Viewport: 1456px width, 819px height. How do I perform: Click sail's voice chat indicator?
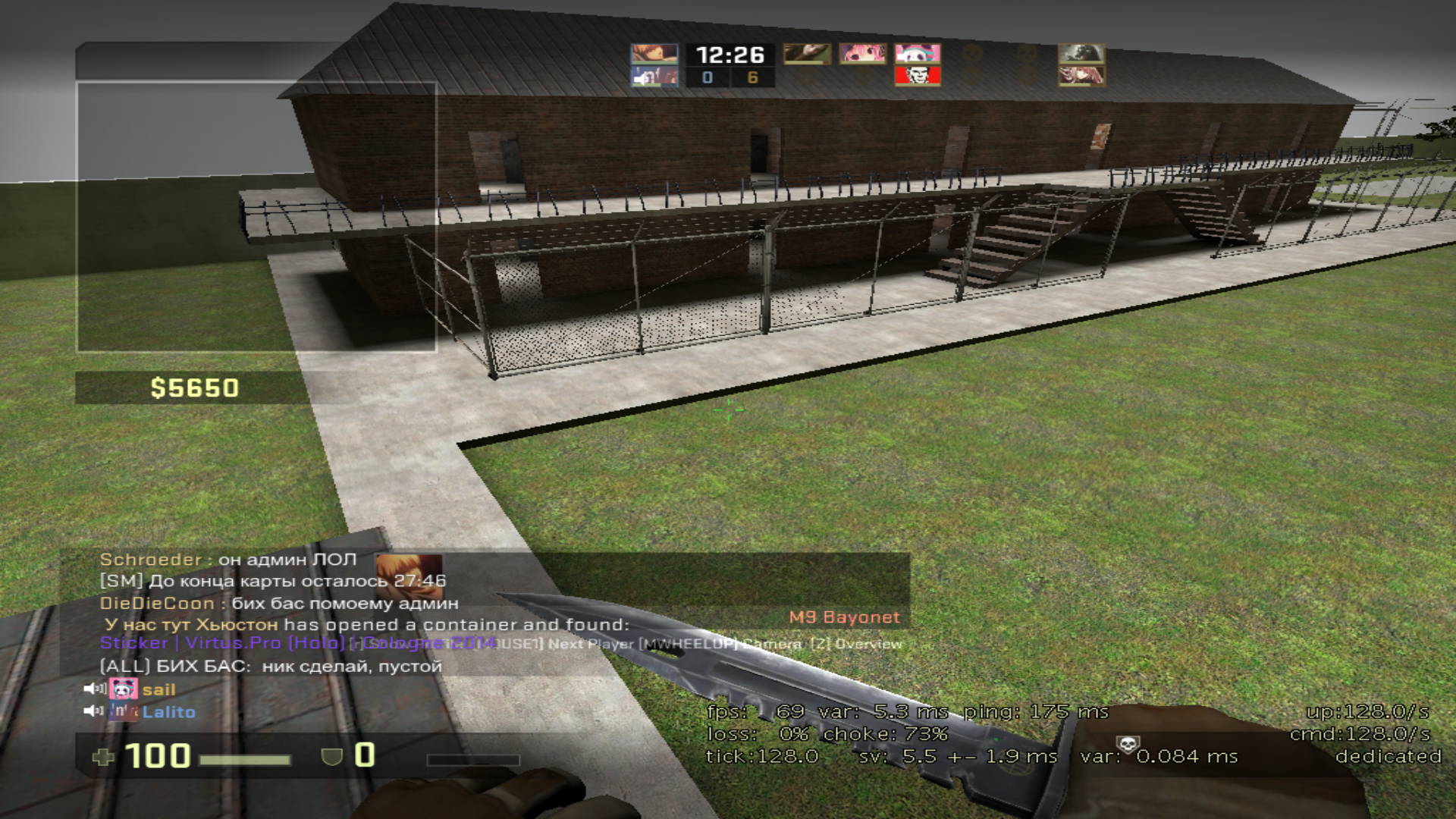click(x=95, y=689)
